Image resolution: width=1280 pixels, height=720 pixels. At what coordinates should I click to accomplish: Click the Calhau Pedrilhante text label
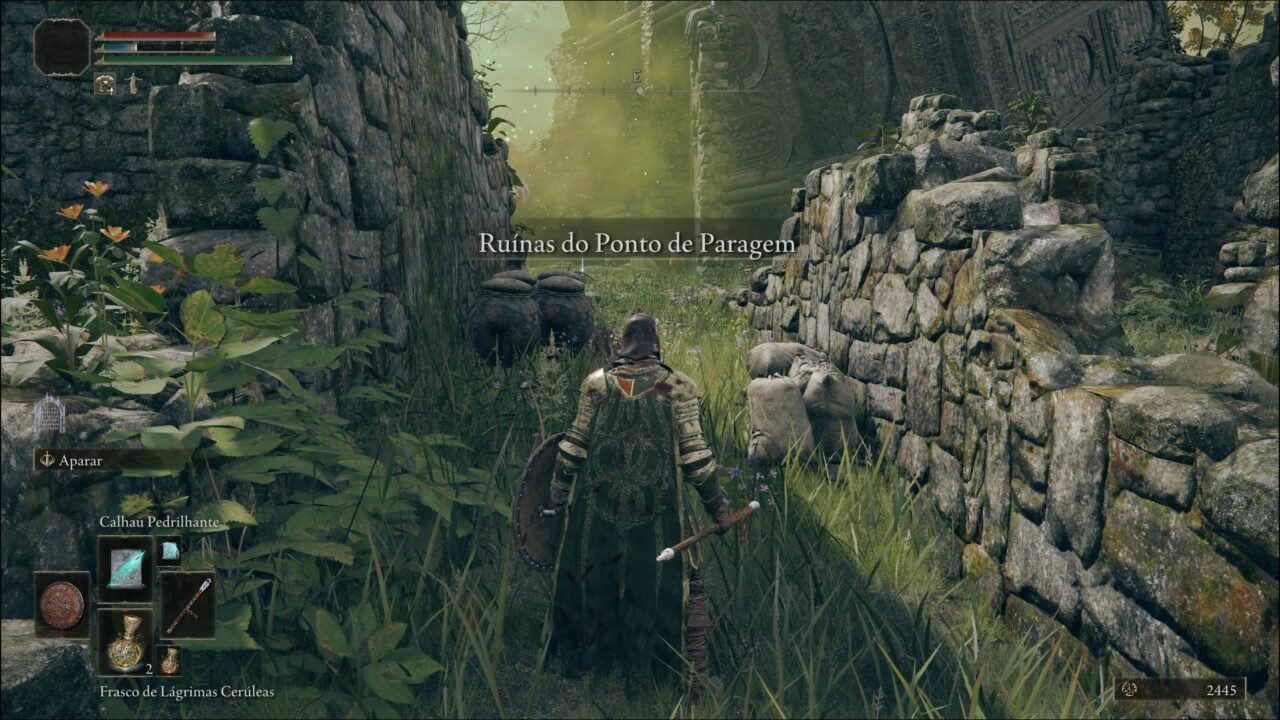160,521
